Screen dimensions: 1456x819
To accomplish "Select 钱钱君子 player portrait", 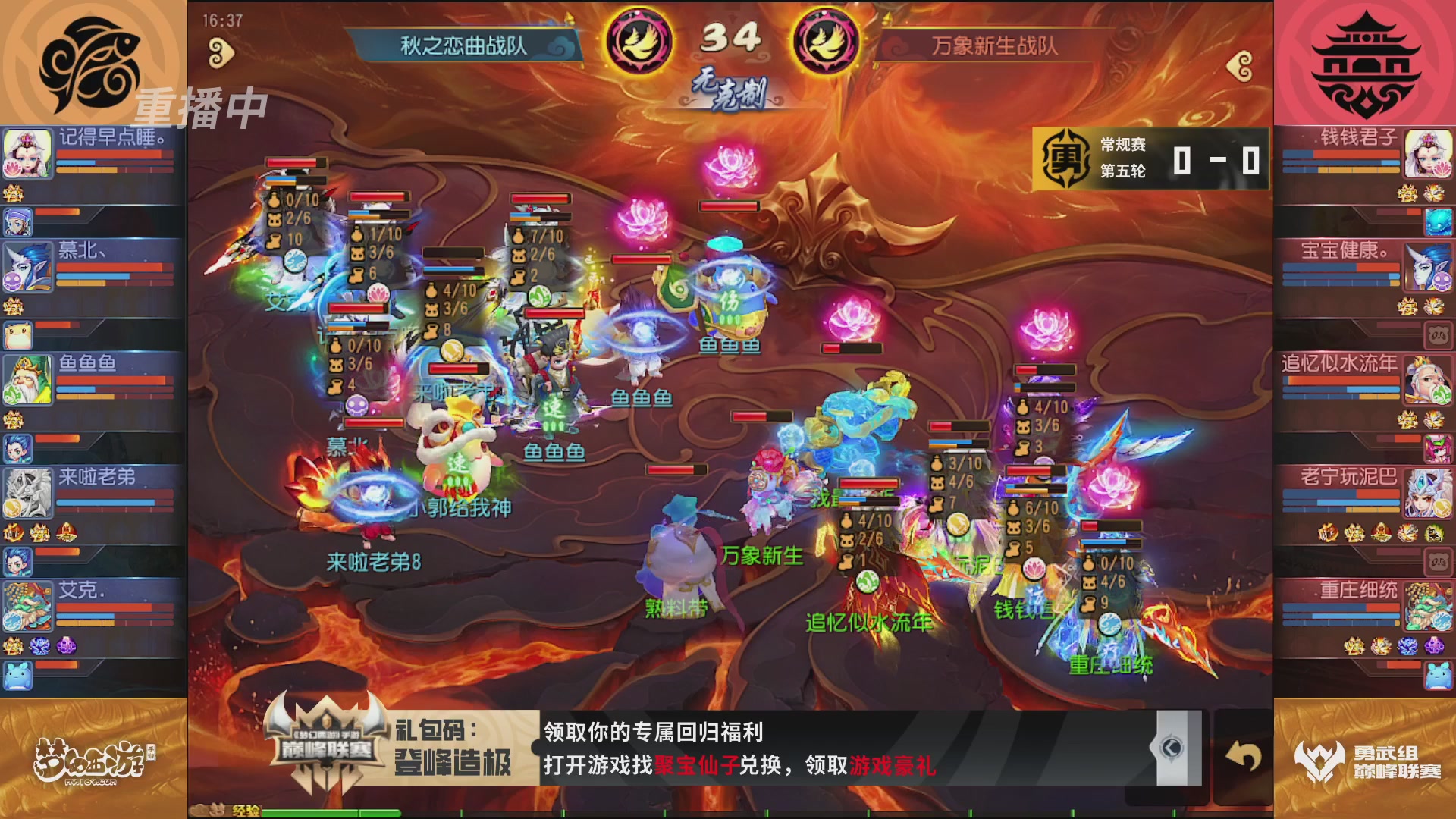I will tap(1429, 155).
